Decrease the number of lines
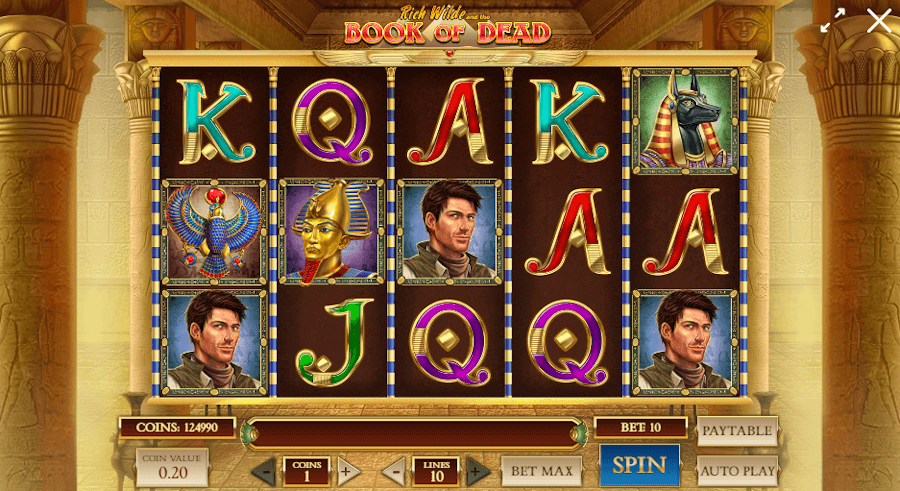Image resolution: width=900 pixels, height=491 pixels. (x=394, y=471)
